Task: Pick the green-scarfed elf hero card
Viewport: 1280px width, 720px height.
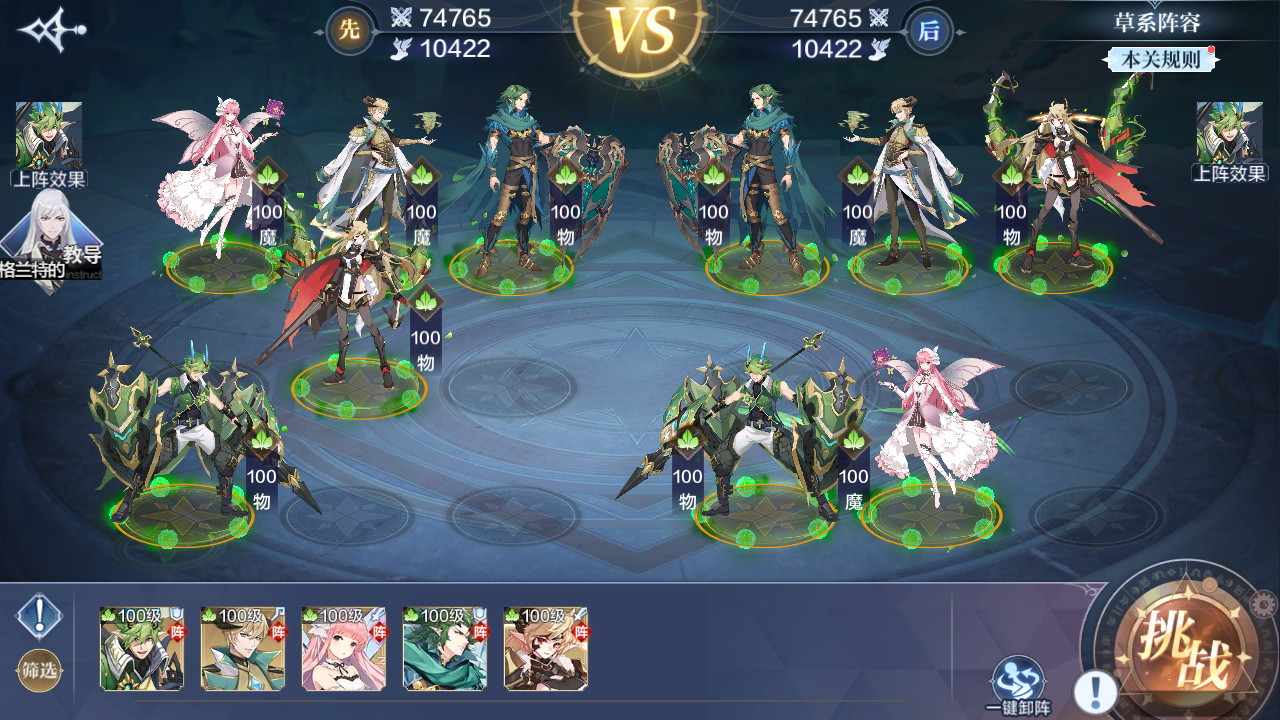Action: tap(445, 649)
